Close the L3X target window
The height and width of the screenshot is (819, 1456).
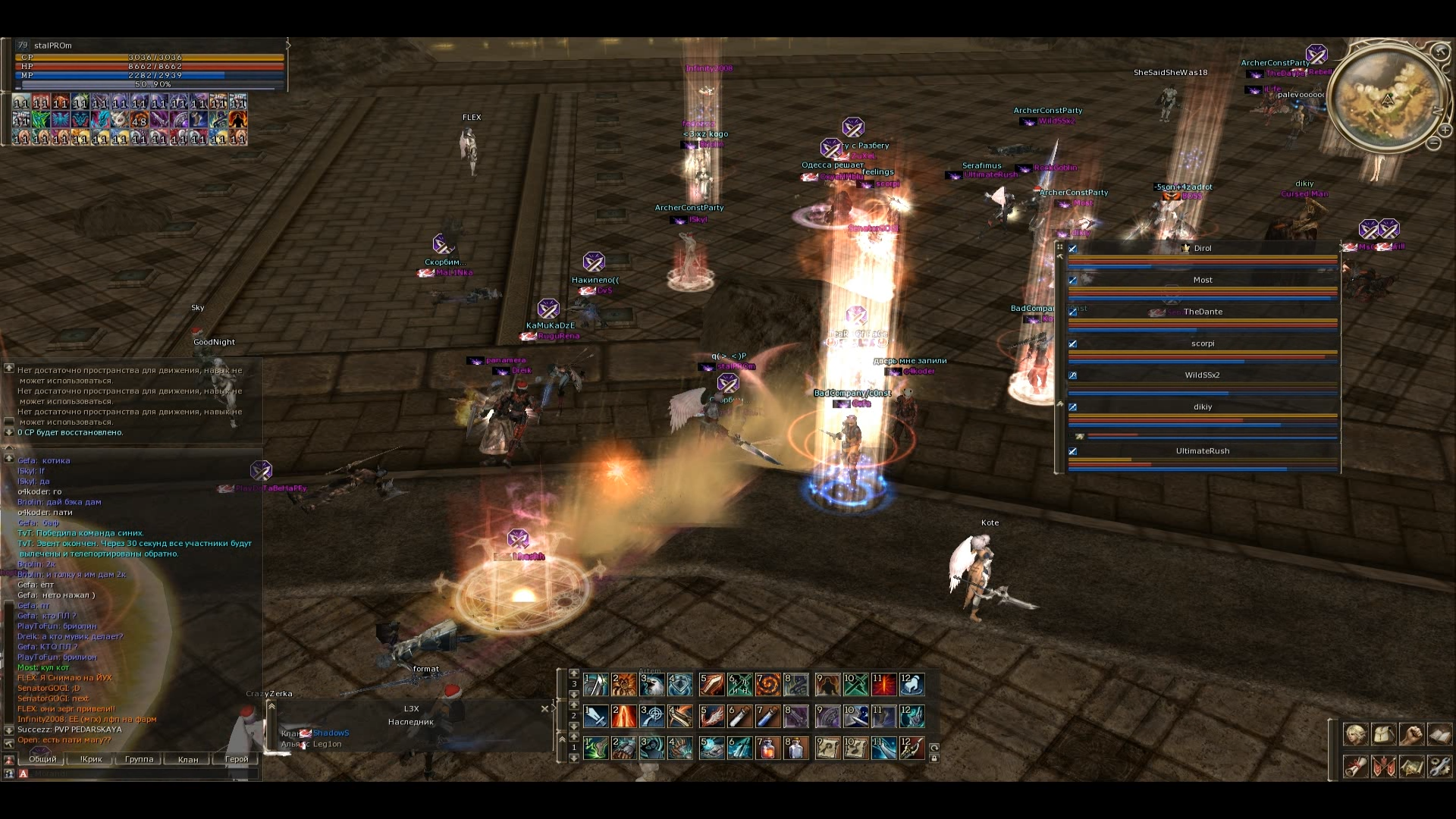(544, 709)
